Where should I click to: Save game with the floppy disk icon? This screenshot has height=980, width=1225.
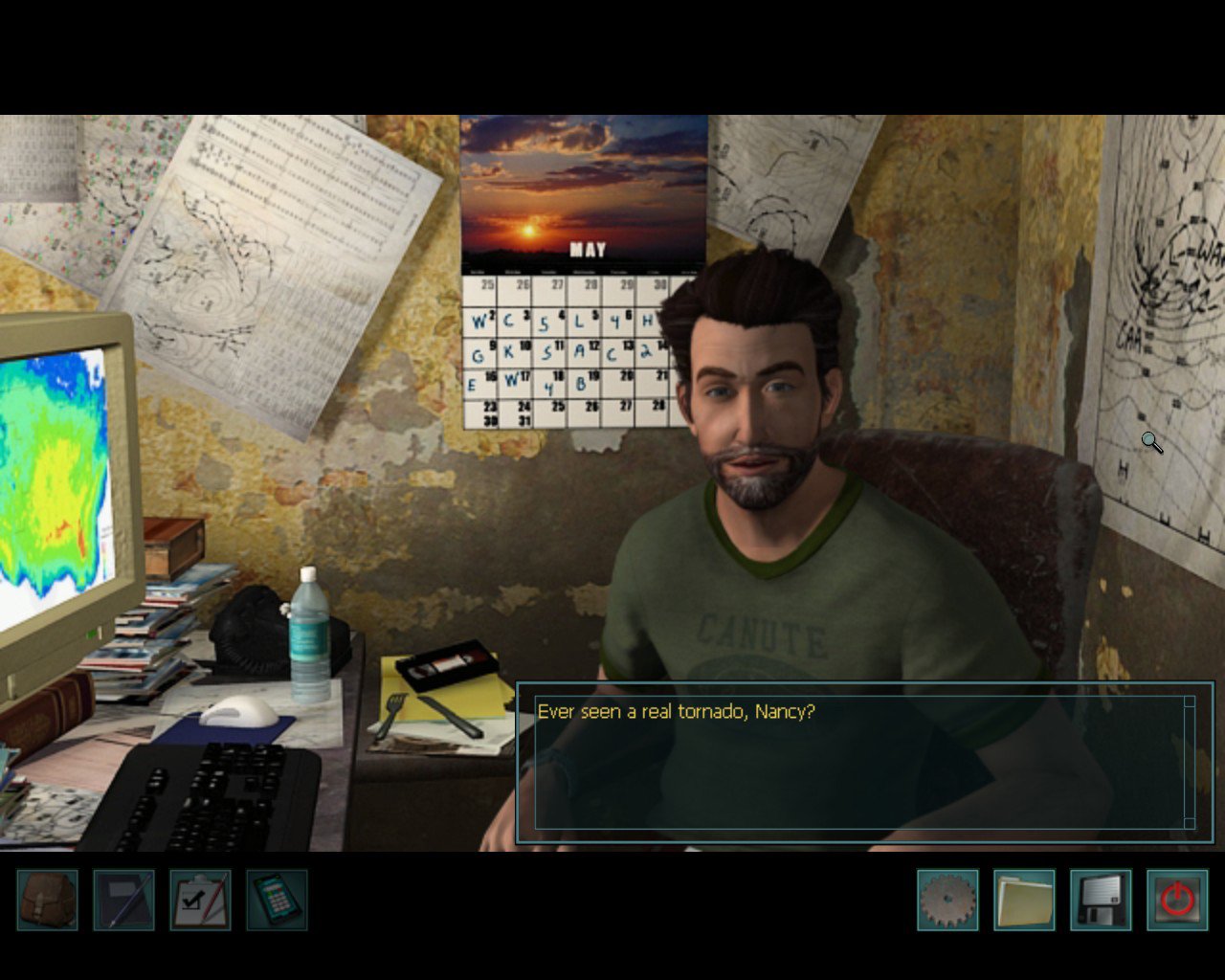pos(1101,900)
